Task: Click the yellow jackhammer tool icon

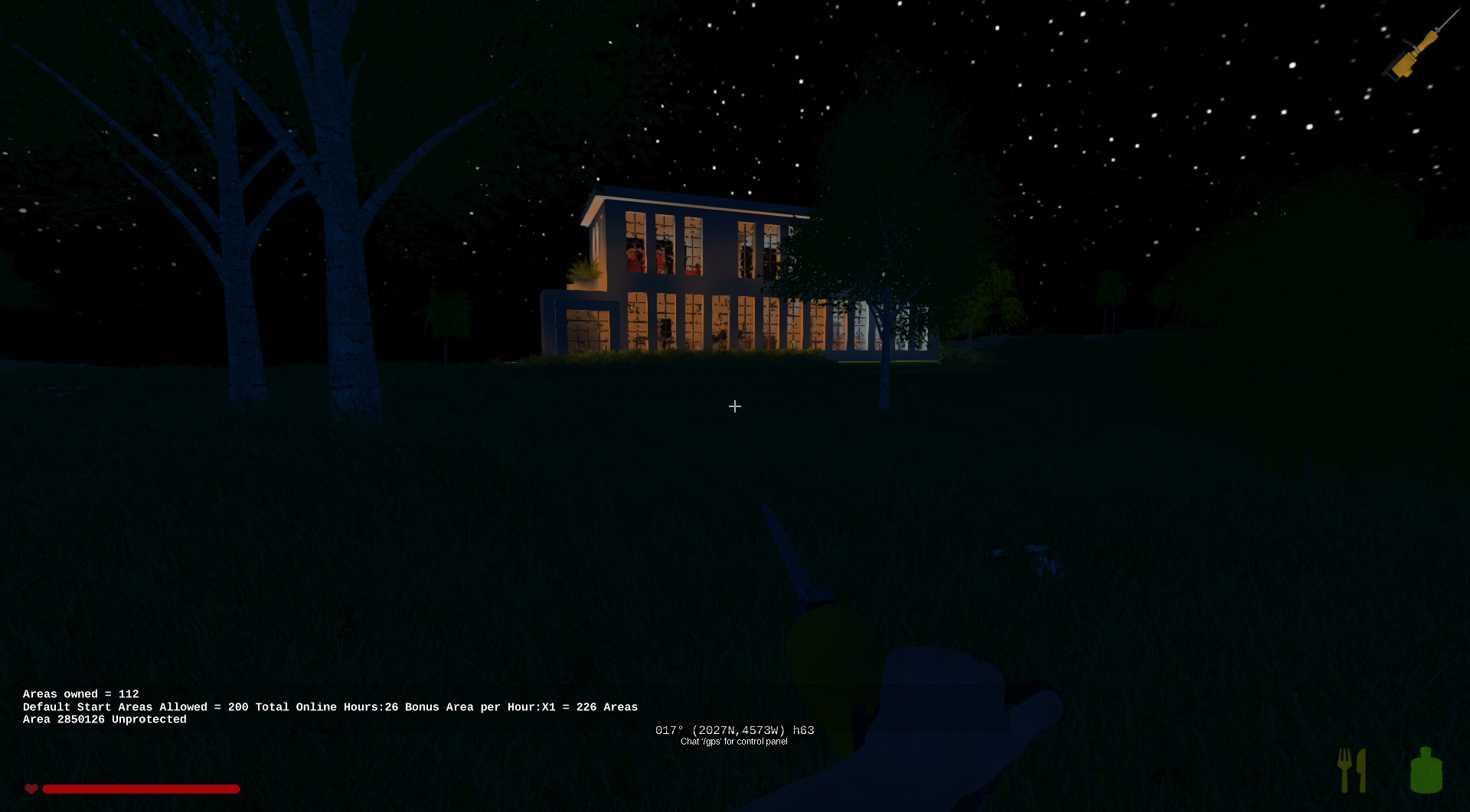Action: click(x=1418, y=49)
